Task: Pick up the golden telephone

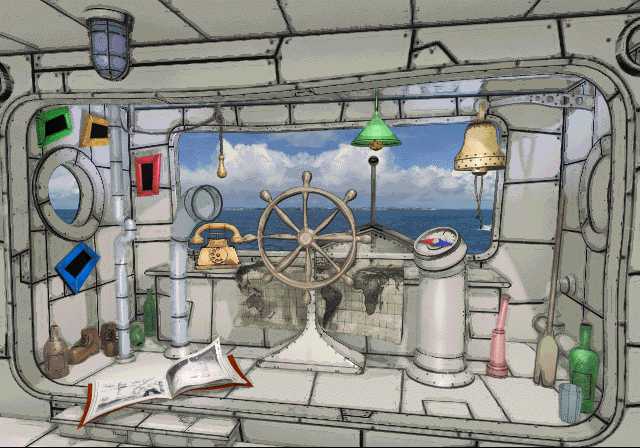Action: (x=216, y=246)
